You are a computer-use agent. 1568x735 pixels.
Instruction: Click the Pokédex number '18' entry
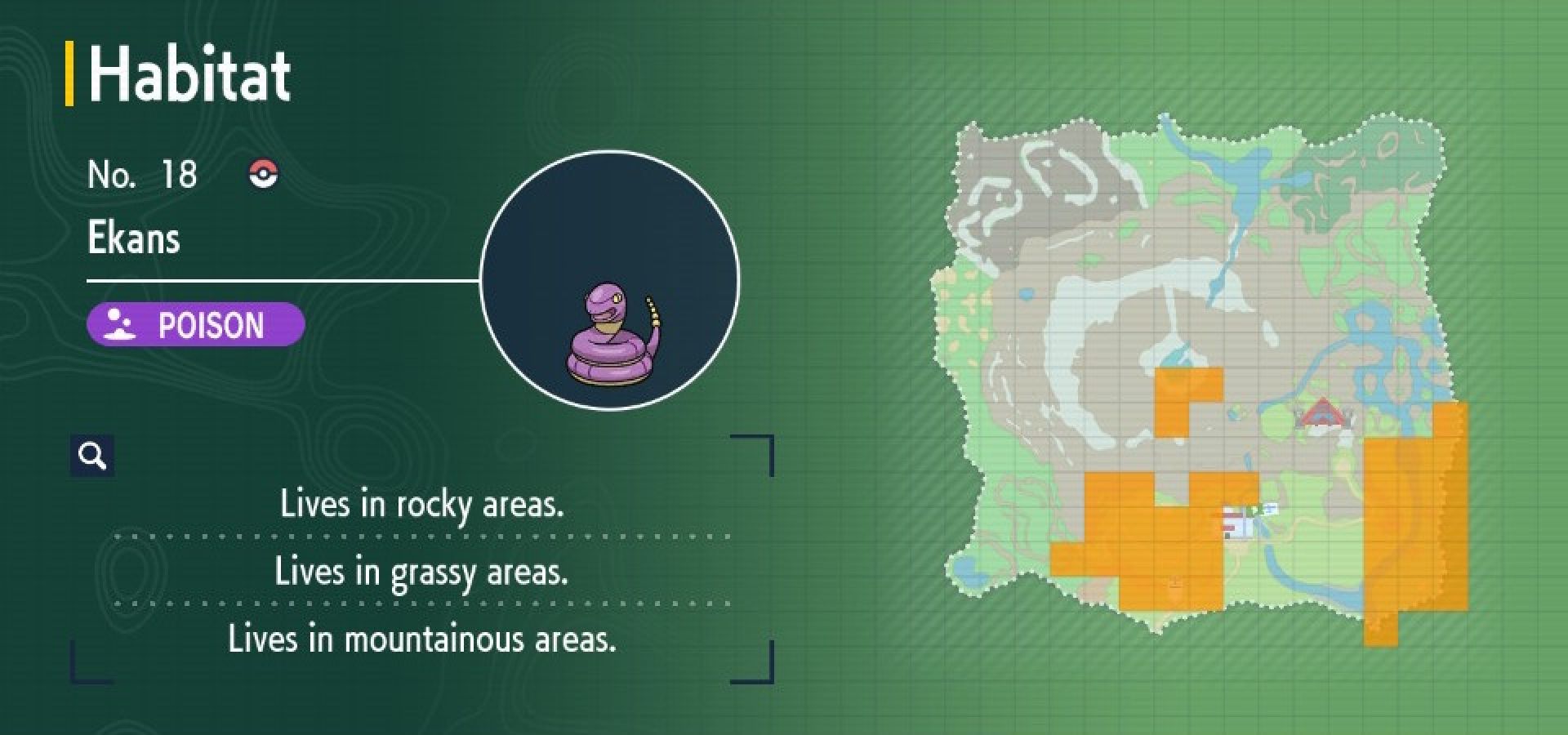pos(181,173)
